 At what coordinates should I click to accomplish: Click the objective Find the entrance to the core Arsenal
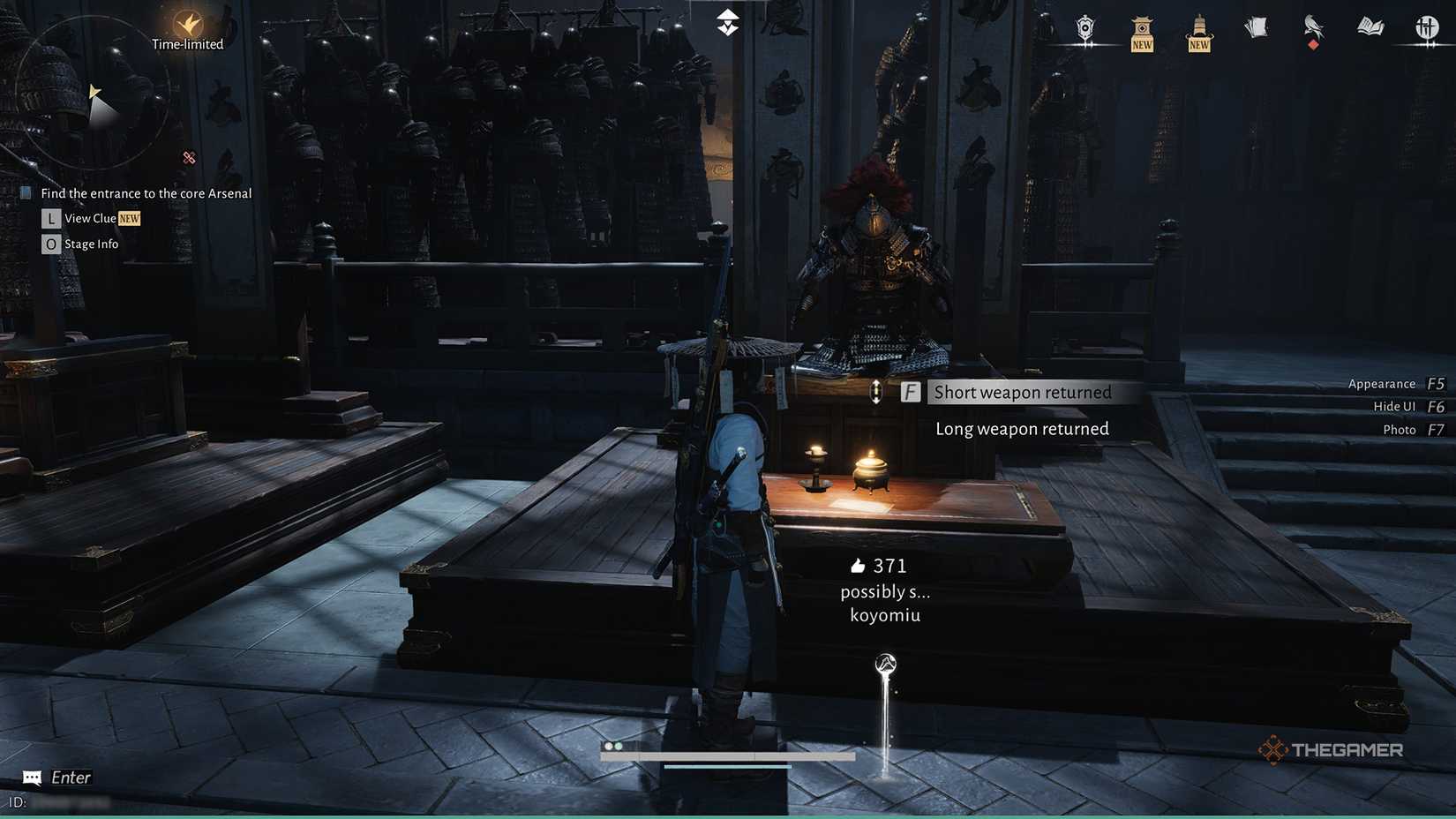[146, 192]
